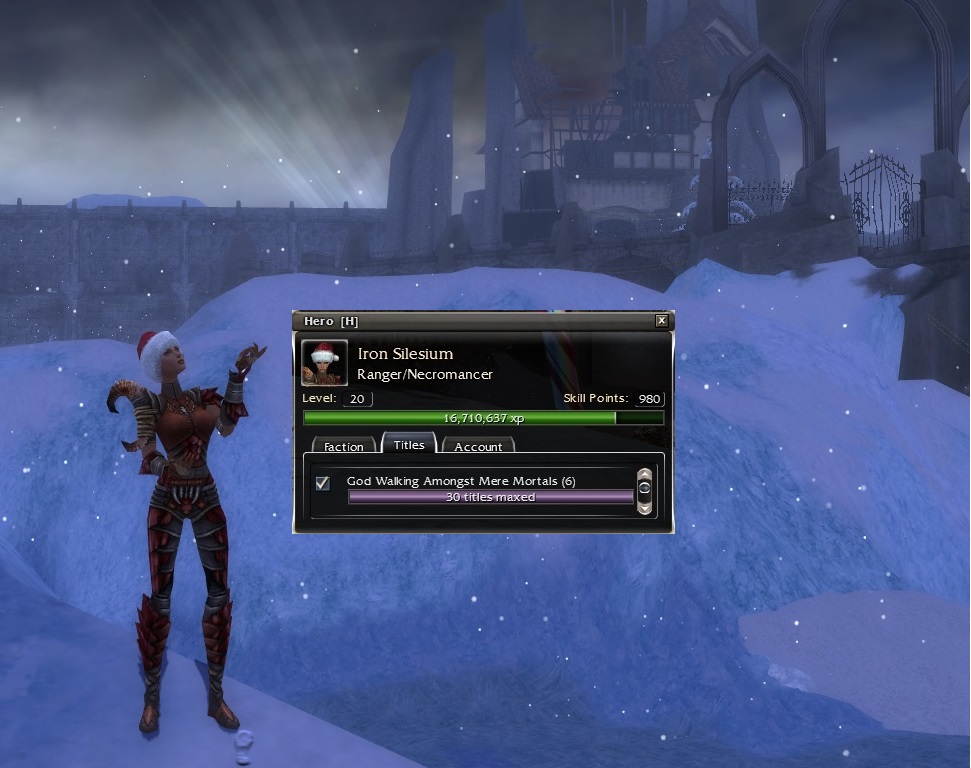The width and height of the screenshot is (971, 768).
Task: Close the Hero window
Action: [x=661, y=321]
